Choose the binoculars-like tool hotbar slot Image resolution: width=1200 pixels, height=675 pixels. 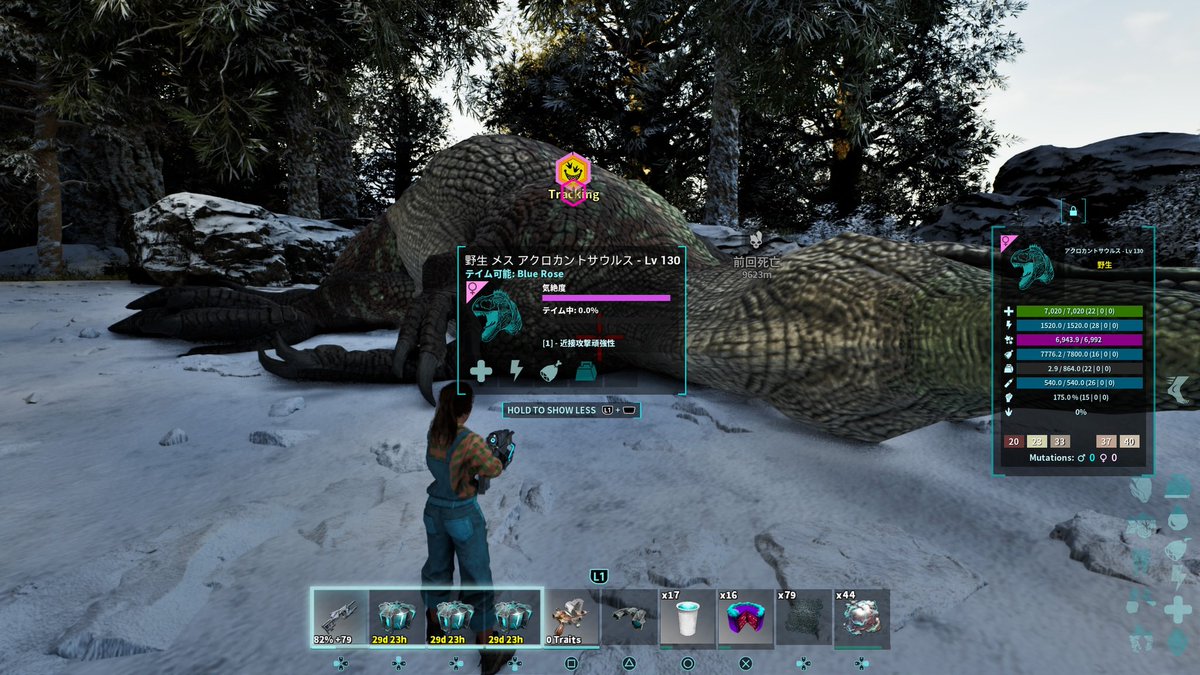tap(629, 618)
